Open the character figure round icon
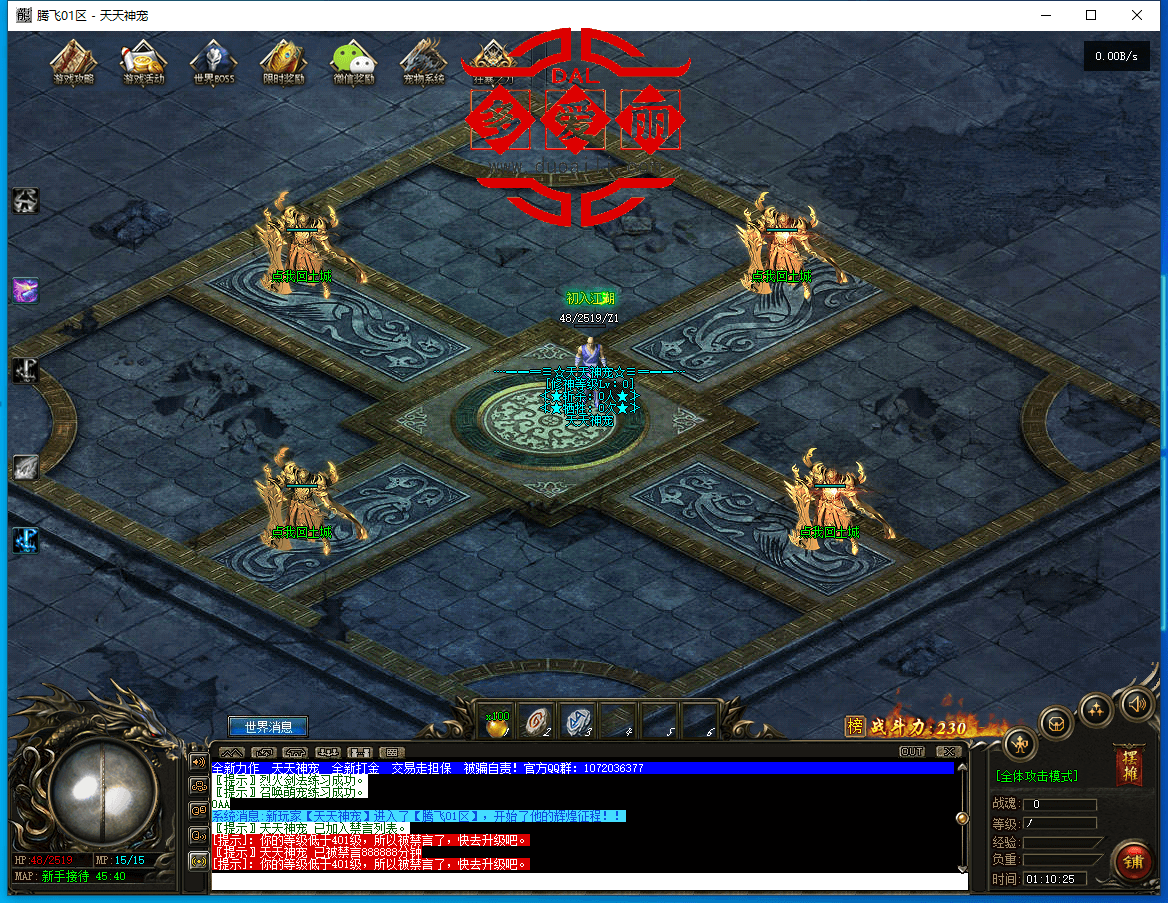 pyautogui.click(x=1019, y=743)
